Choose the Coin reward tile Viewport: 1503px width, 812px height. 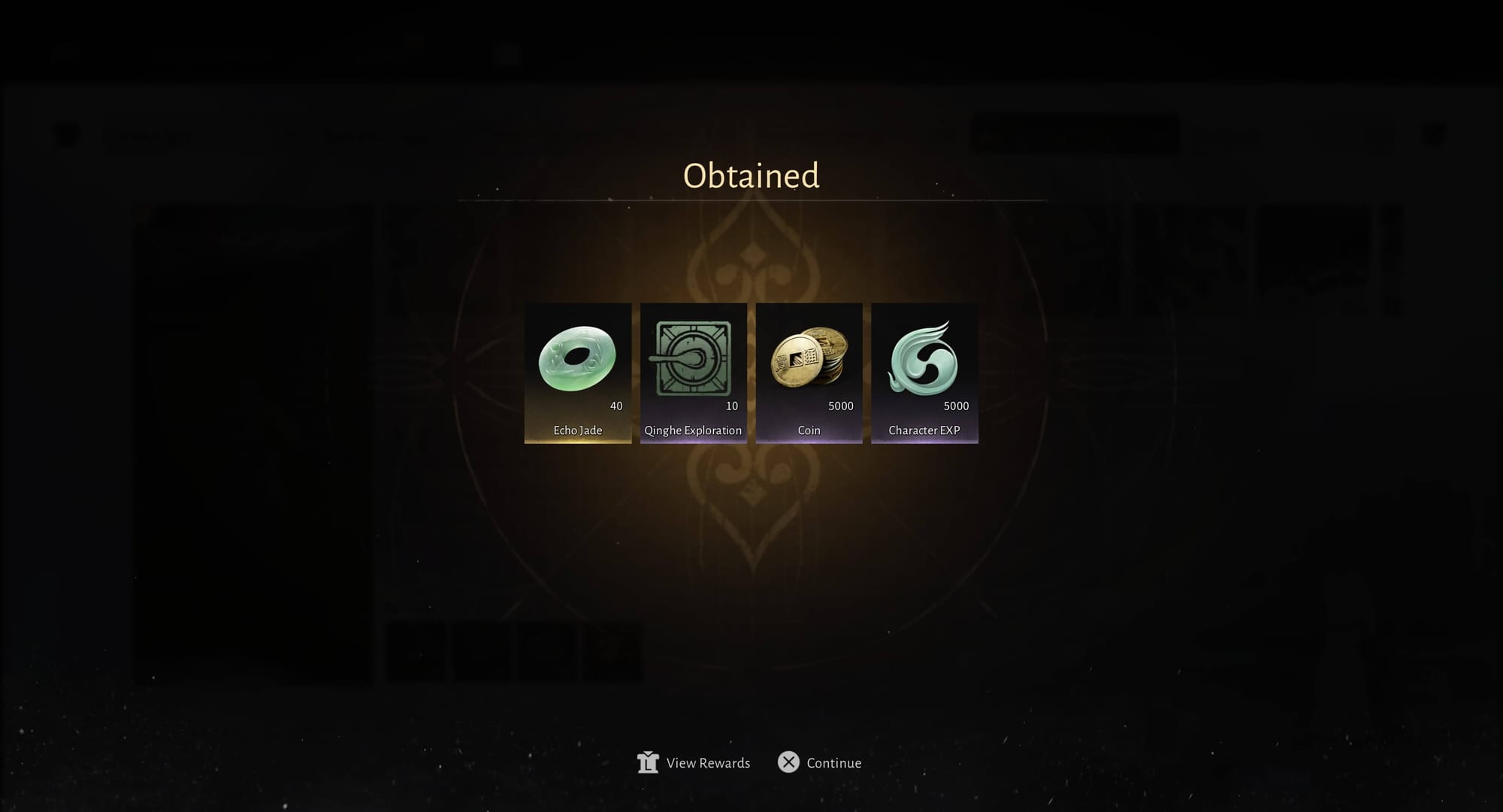coord(809,373)
